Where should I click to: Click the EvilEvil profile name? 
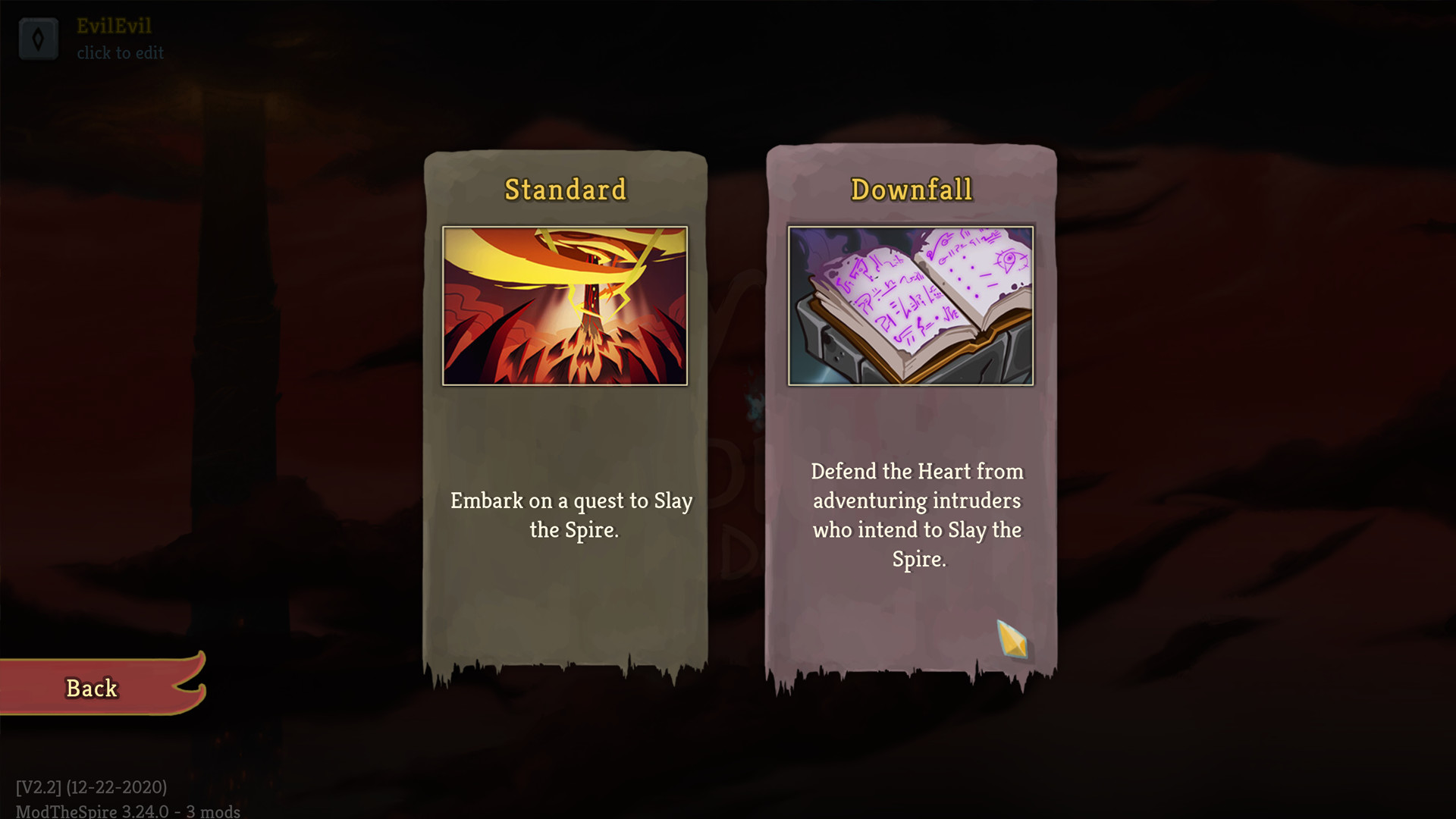coord(114,26)
